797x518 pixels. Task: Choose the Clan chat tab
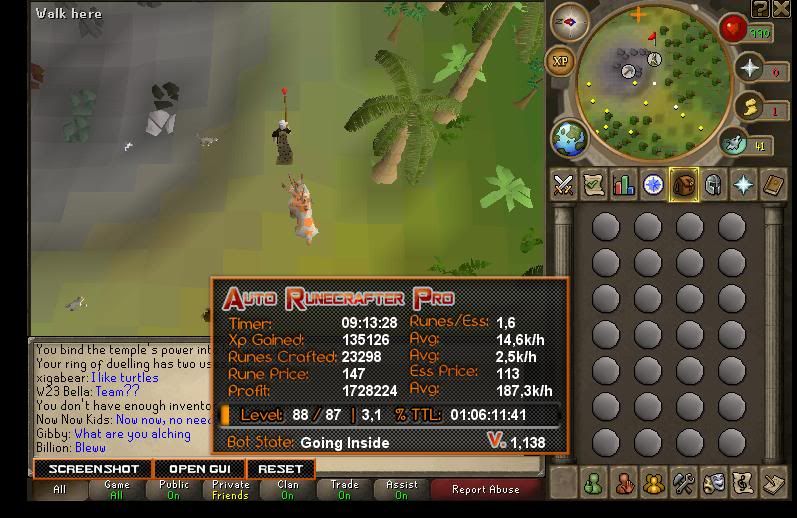click(288, 490)
